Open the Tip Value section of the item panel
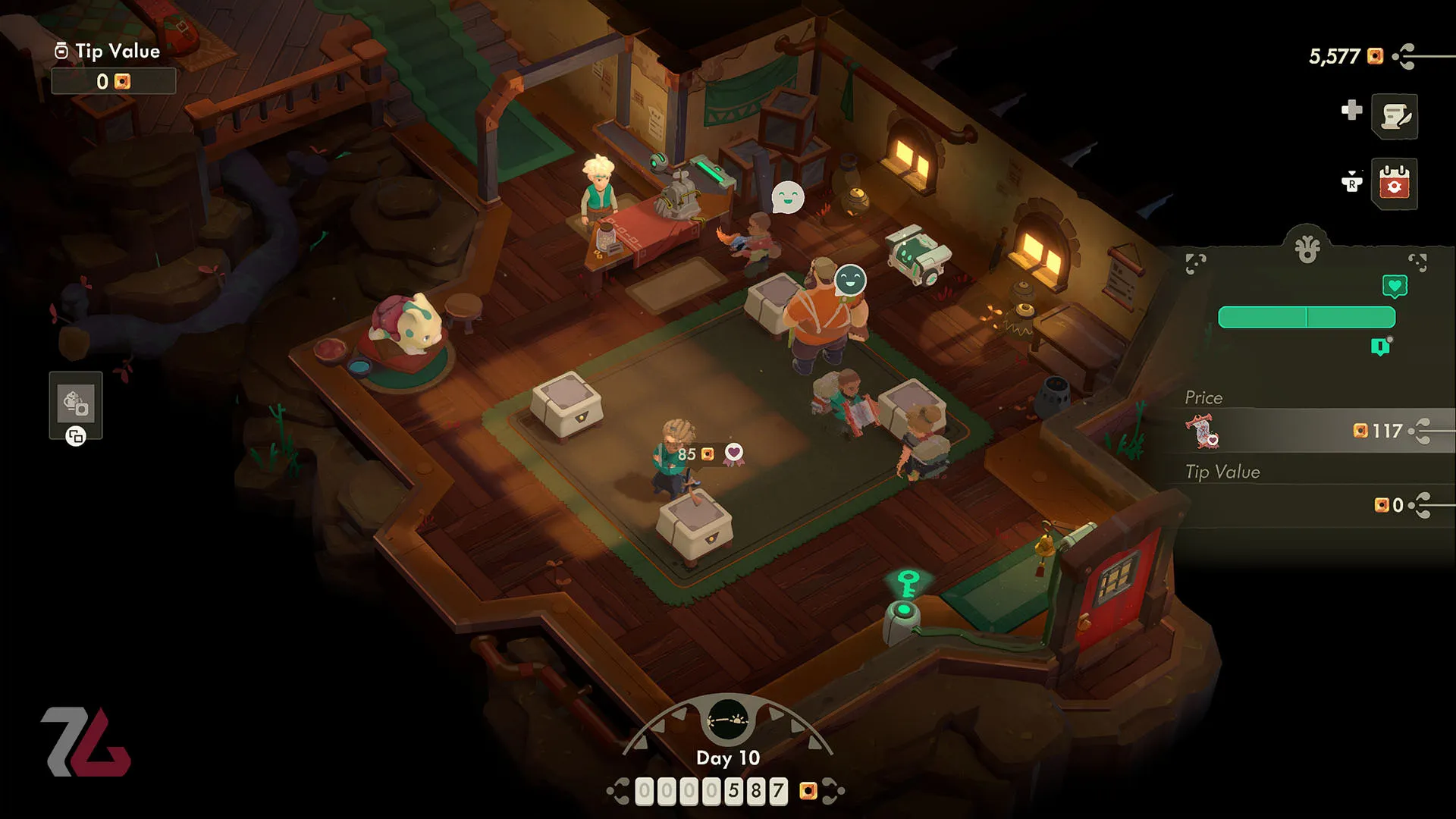Image resolution: width=1456 pixels, height=819 pixels. (1222, 472)
